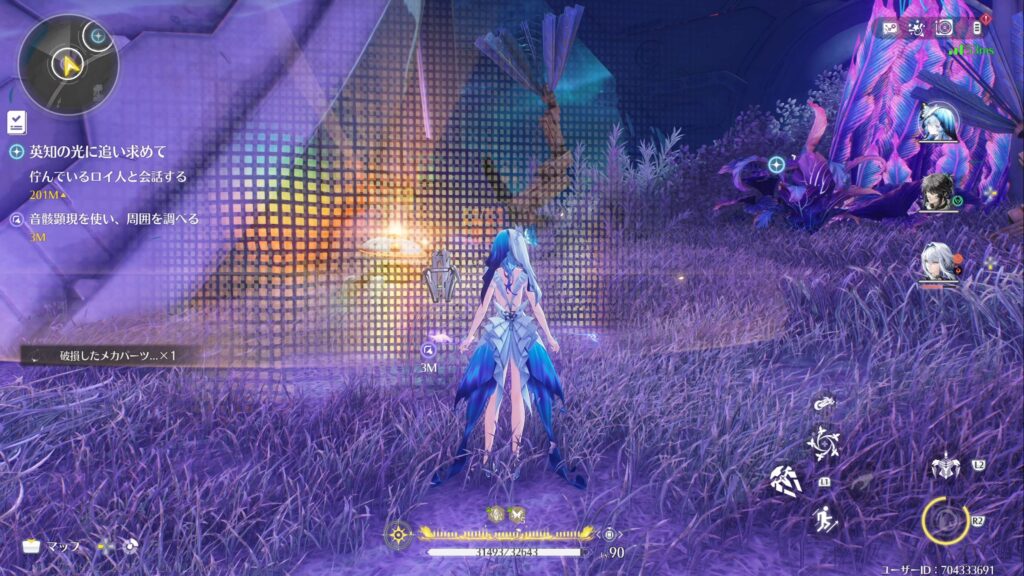
Task: Open the checklist icon below the minimap
Action: (17, 122)
